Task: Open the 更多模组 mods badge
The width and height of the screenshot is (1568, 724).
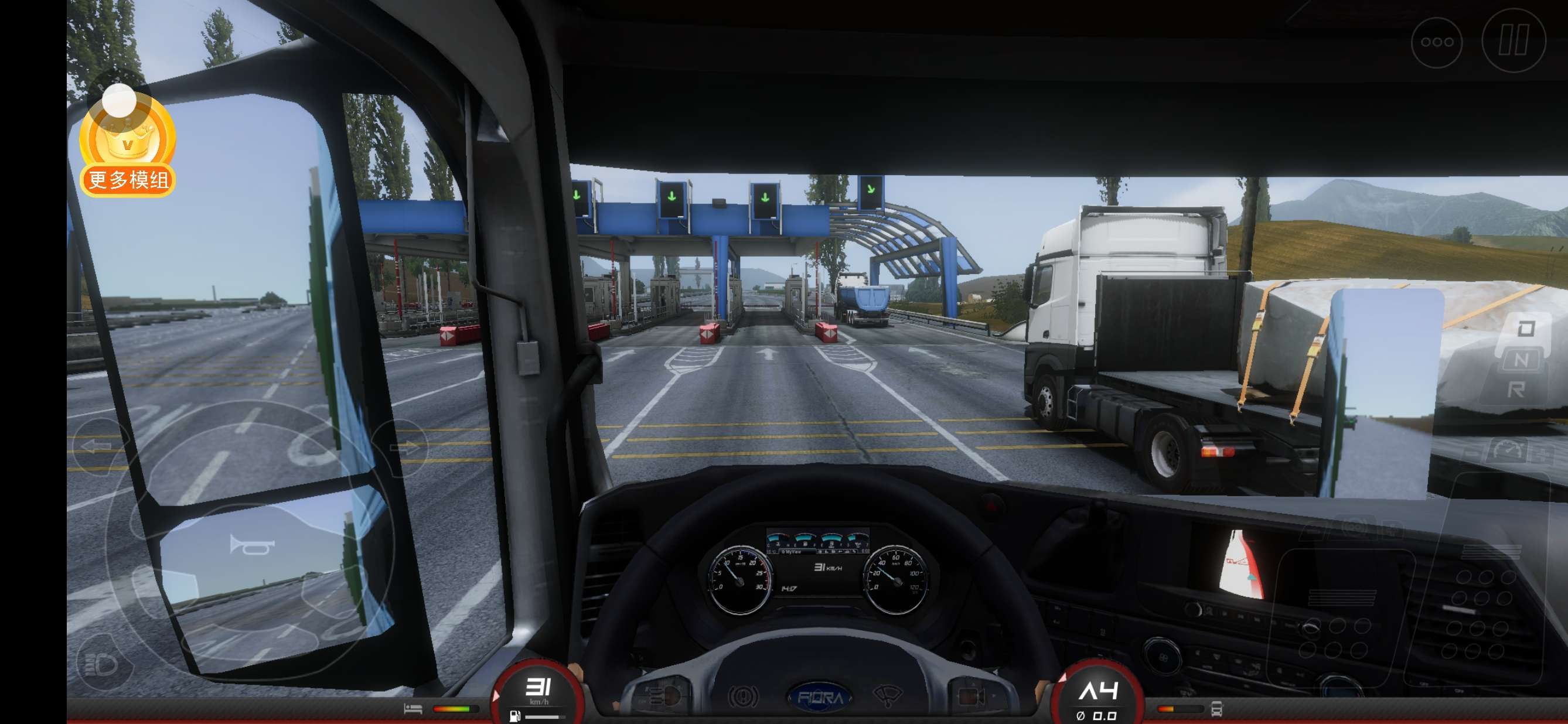Action: point(128,146)
